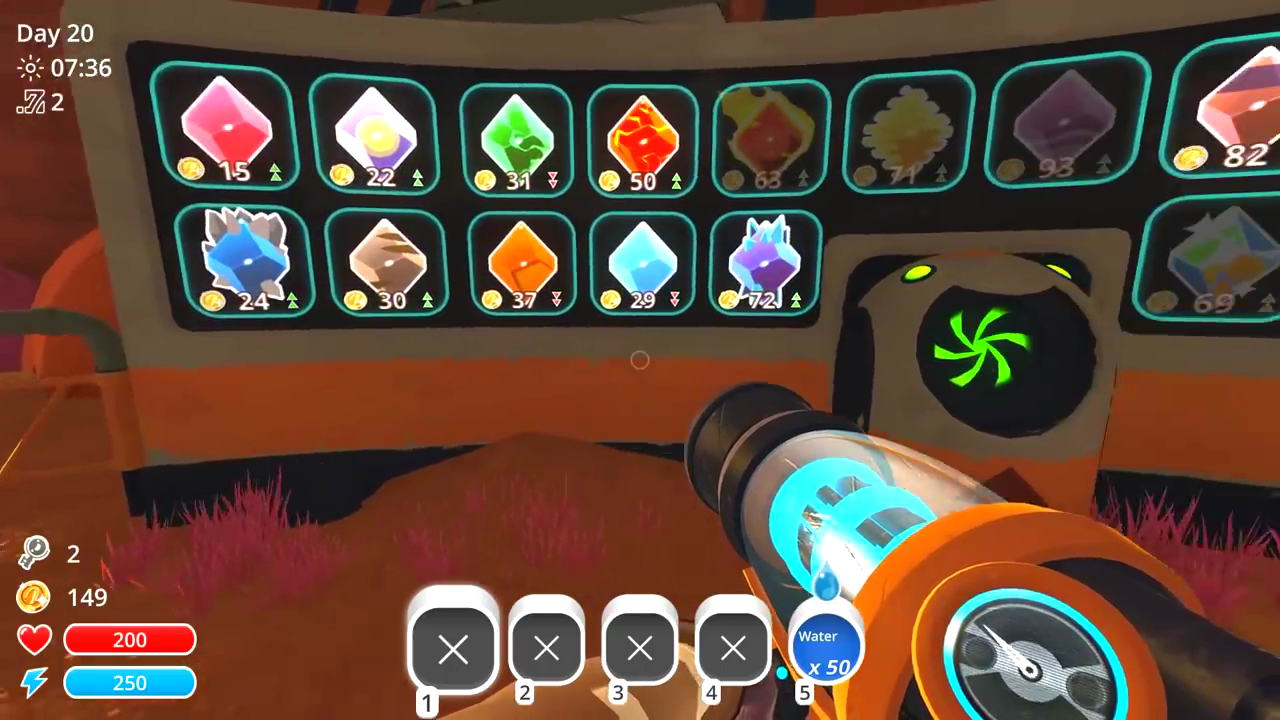Click the newbucks coin showing 149
This screenshot has height=720, width=1280.
(x=35, y=598)
